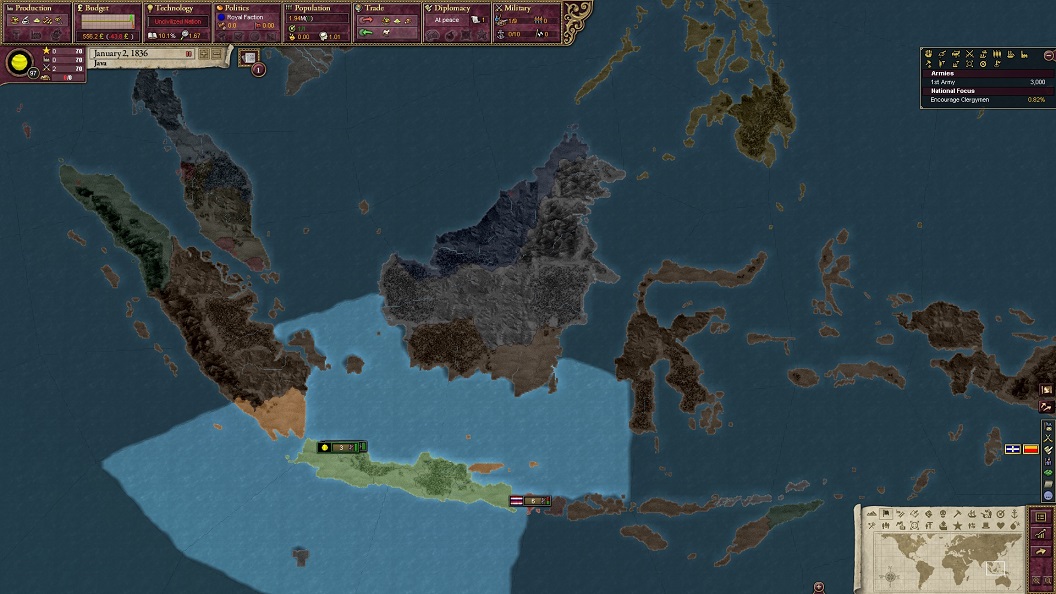Decrease game speed with the minus button
The width and height of the screenshot is (1056, 594).
217,54
